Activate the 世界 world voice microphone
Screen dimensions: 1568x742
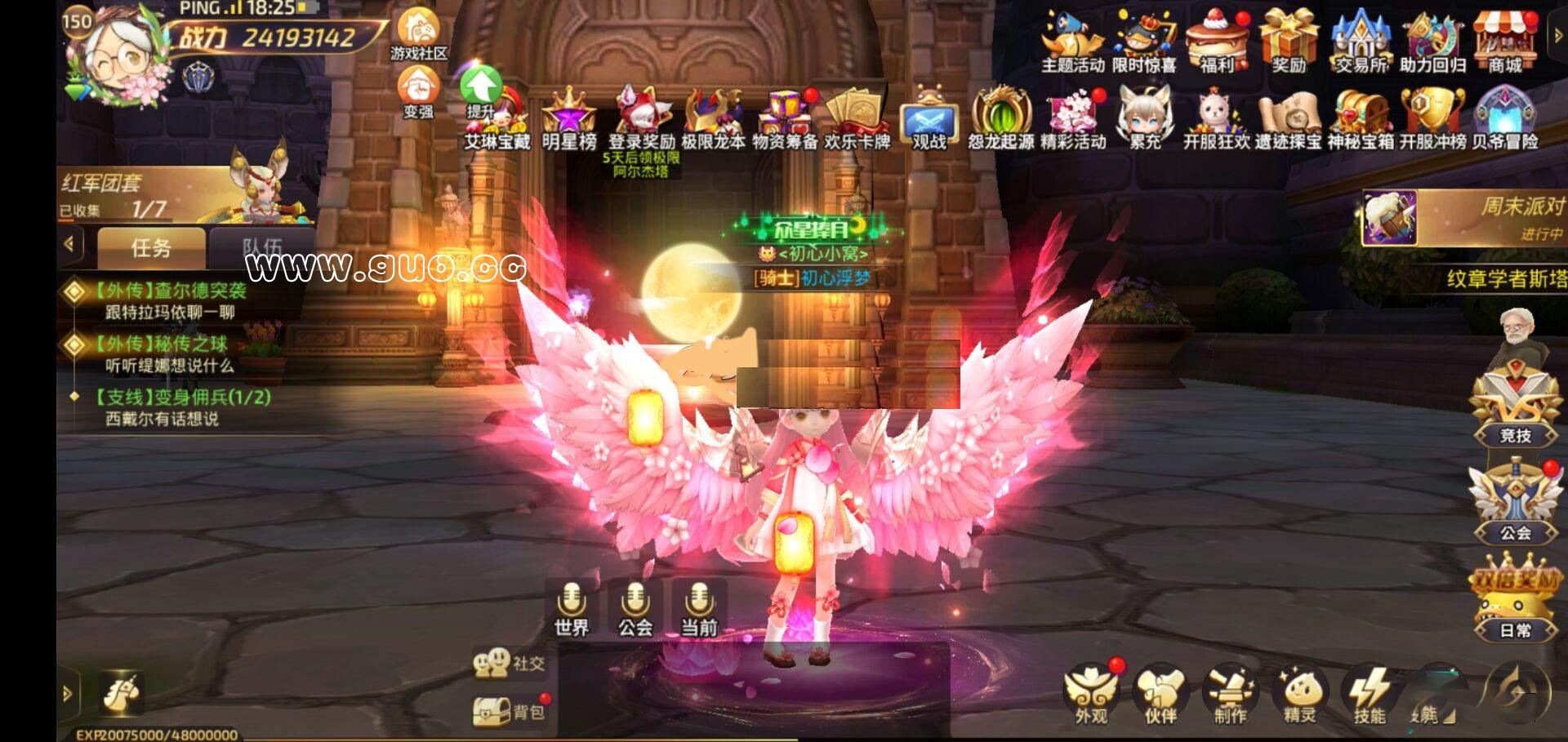572,609
